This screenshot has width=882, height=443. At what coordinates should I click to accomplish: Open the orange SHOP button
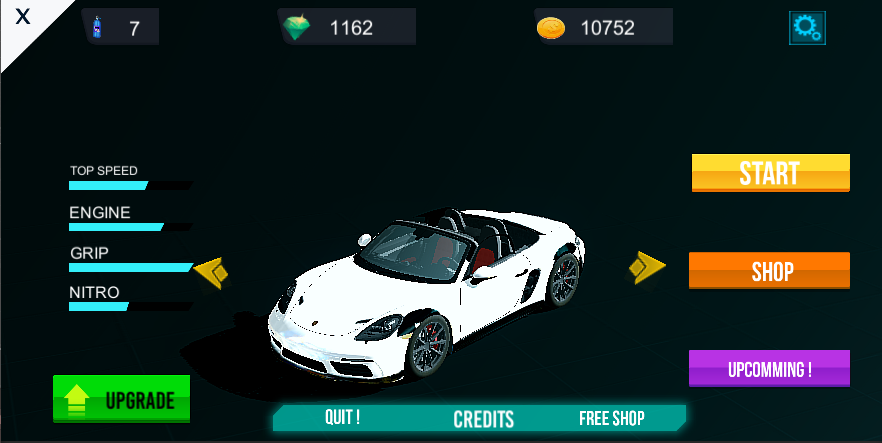pyautogui.click(x=770, y=271)
